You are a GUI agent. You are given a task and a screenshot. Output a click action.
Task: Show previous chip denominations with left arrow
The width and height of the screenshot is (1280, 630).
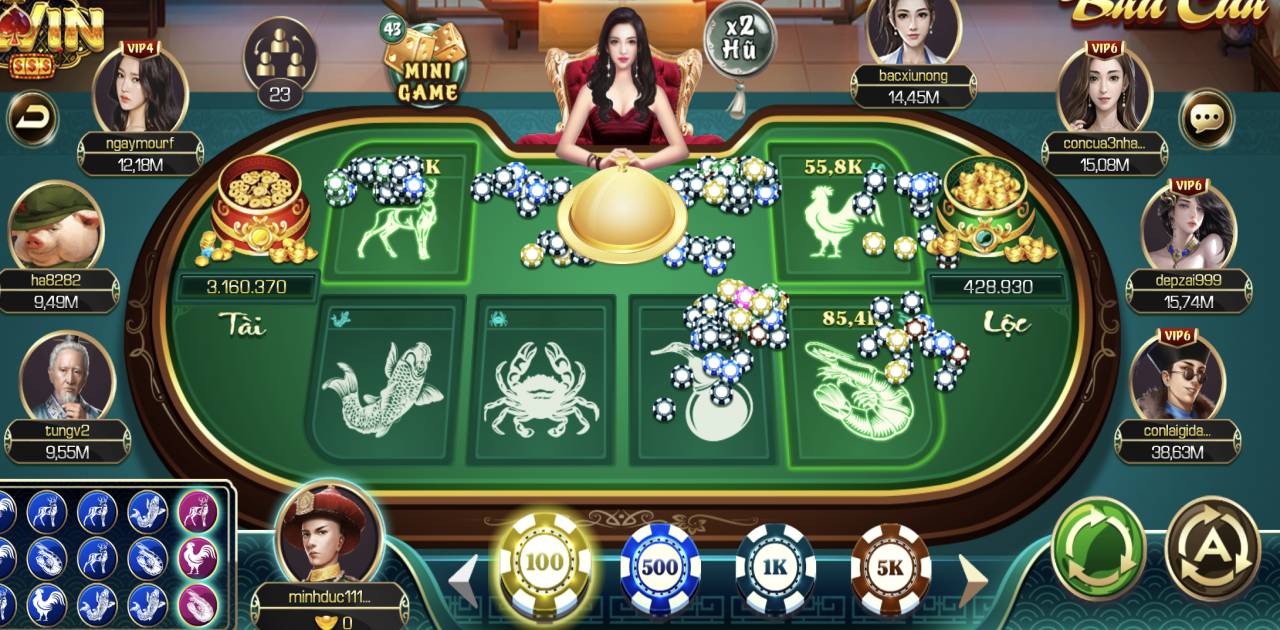point(462,580)
